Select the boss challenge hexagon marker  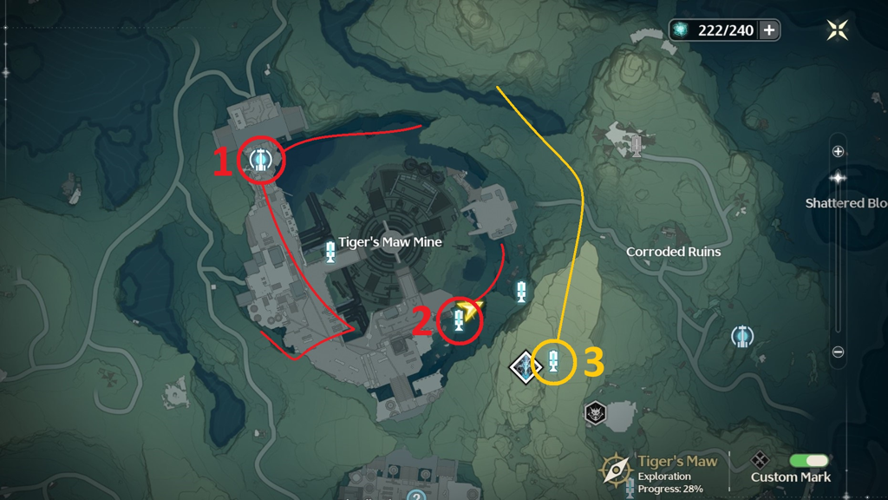pyautogui.click(x=597, y=411)
